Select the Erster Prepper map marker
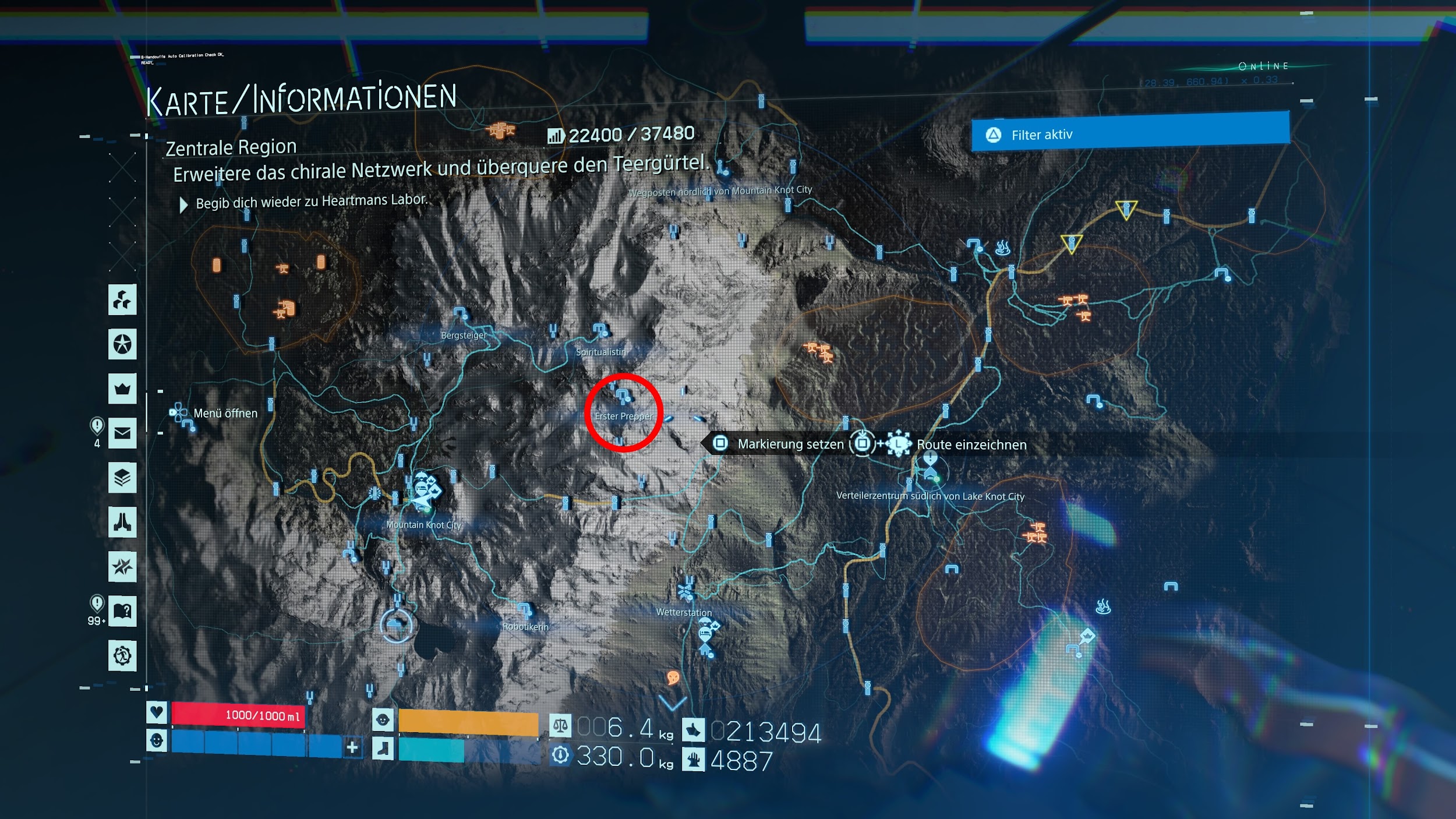Screen dimensions: 1456x819 click(x=623, y=398)
